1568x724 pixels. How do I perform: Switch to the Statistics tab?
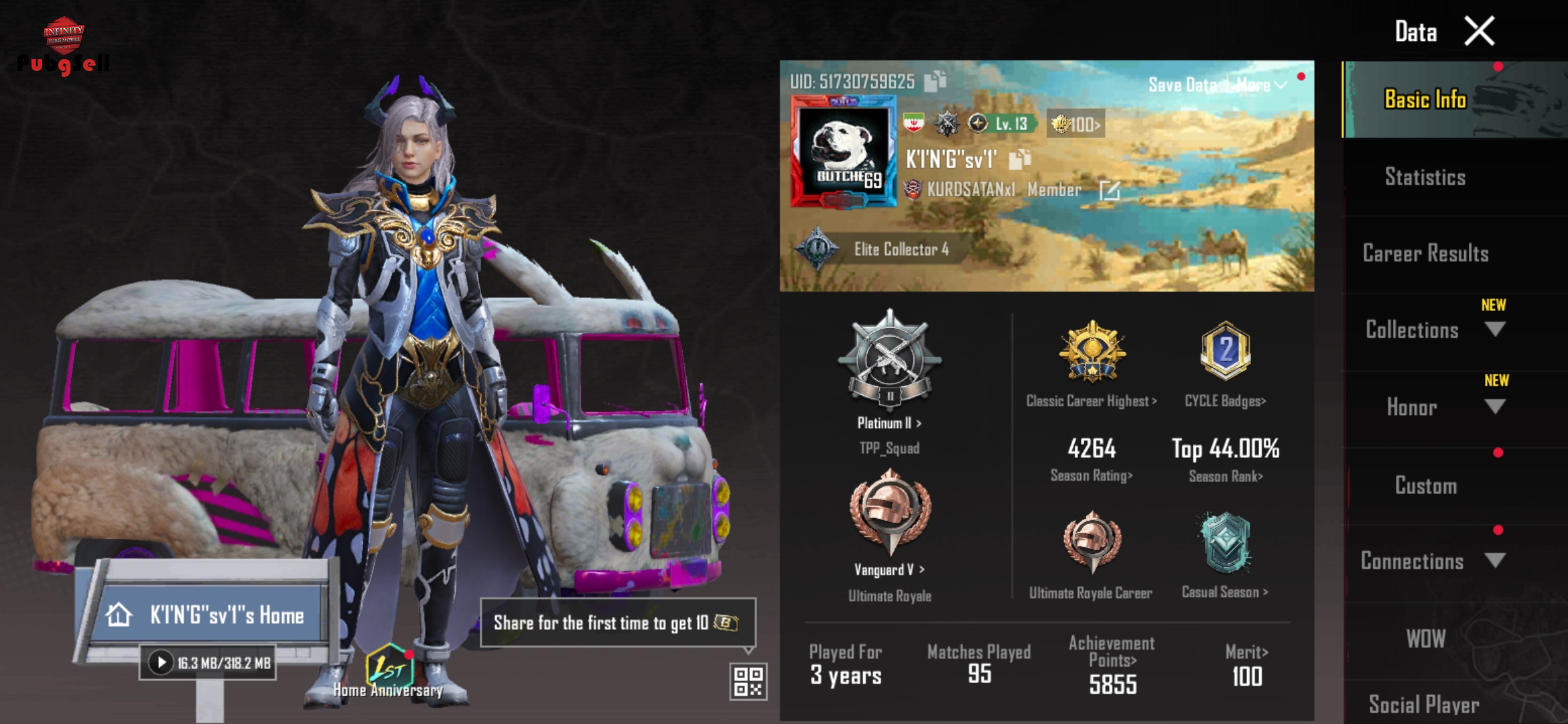tap(1425, 177)
